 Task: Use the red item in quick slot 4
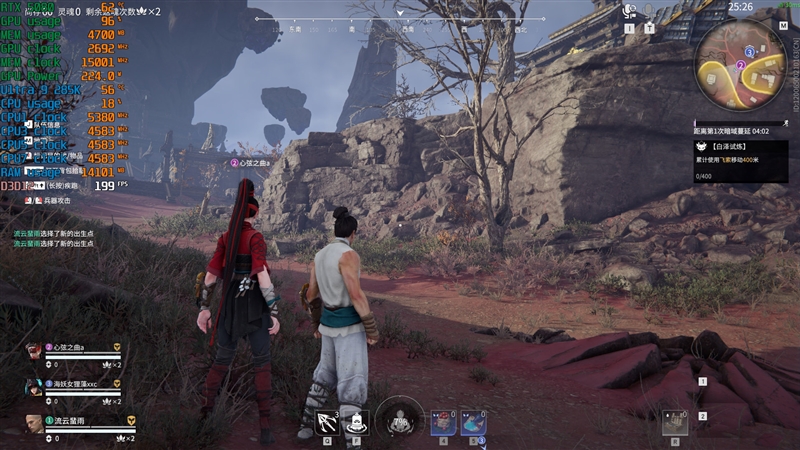444,423
